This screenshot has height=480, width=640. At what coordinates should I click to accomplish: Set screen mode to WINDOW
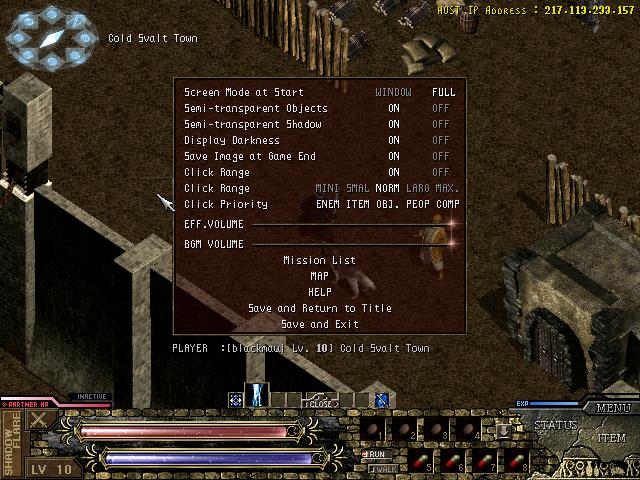pyautogui.click(x=393, y=92)
